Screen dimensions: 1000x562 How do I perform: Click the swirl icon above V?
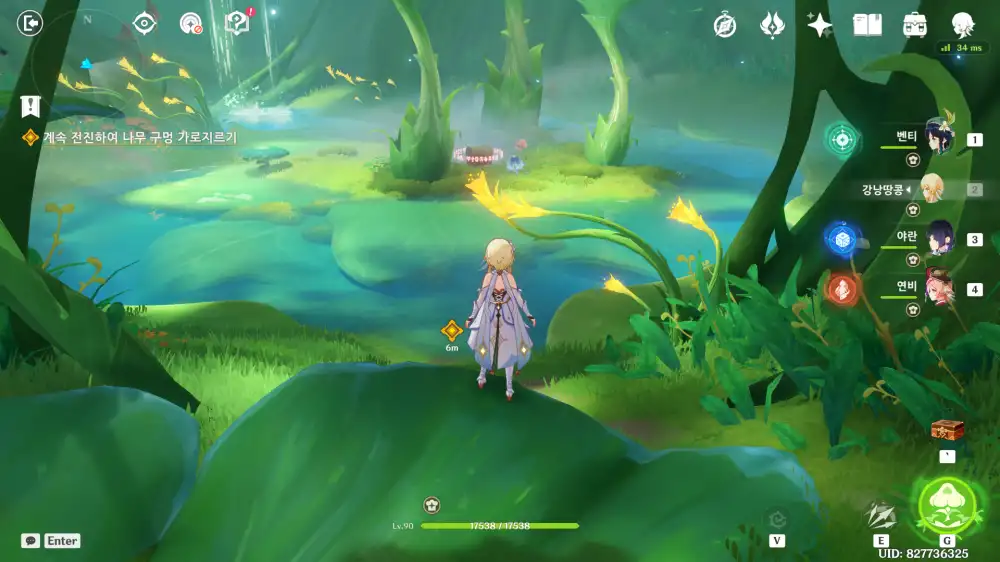[777, 518]
